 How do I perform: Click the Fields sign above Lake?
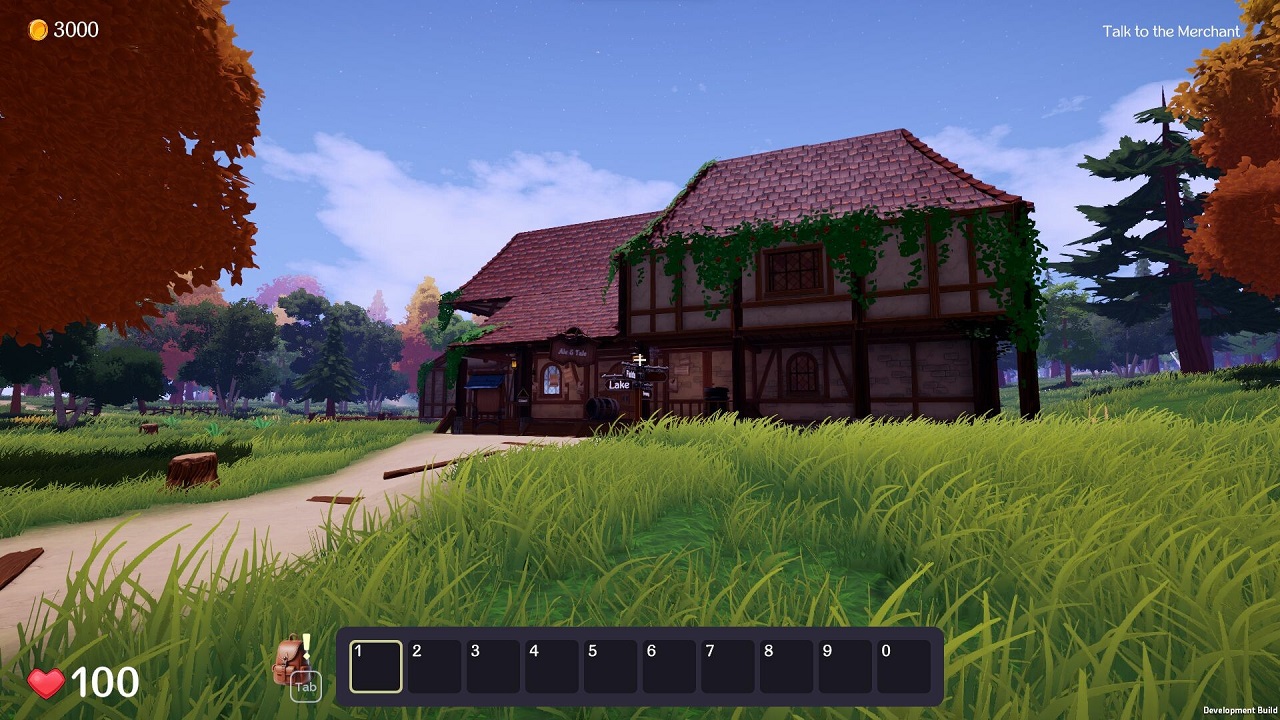(x=629, y=375)
